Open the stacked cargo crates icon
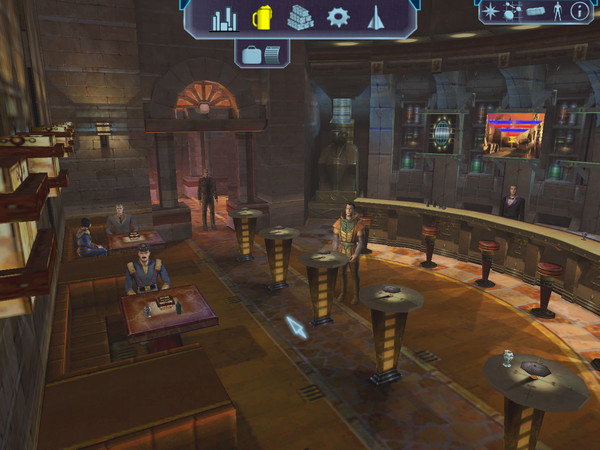This screenshot has width=600, height=450. 300,18
